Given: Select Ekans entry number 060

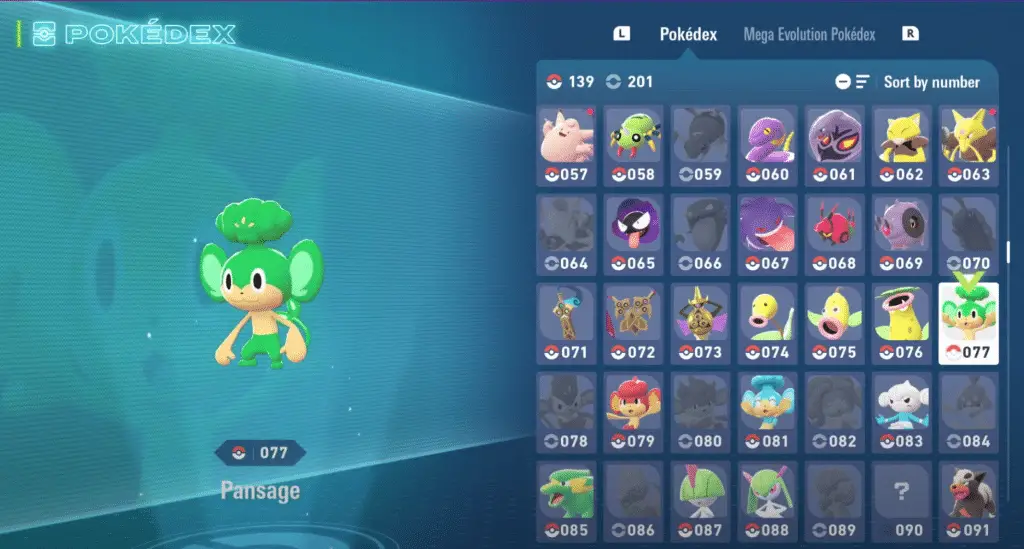Looking at the screenshot, I should [x=767, y=146].
